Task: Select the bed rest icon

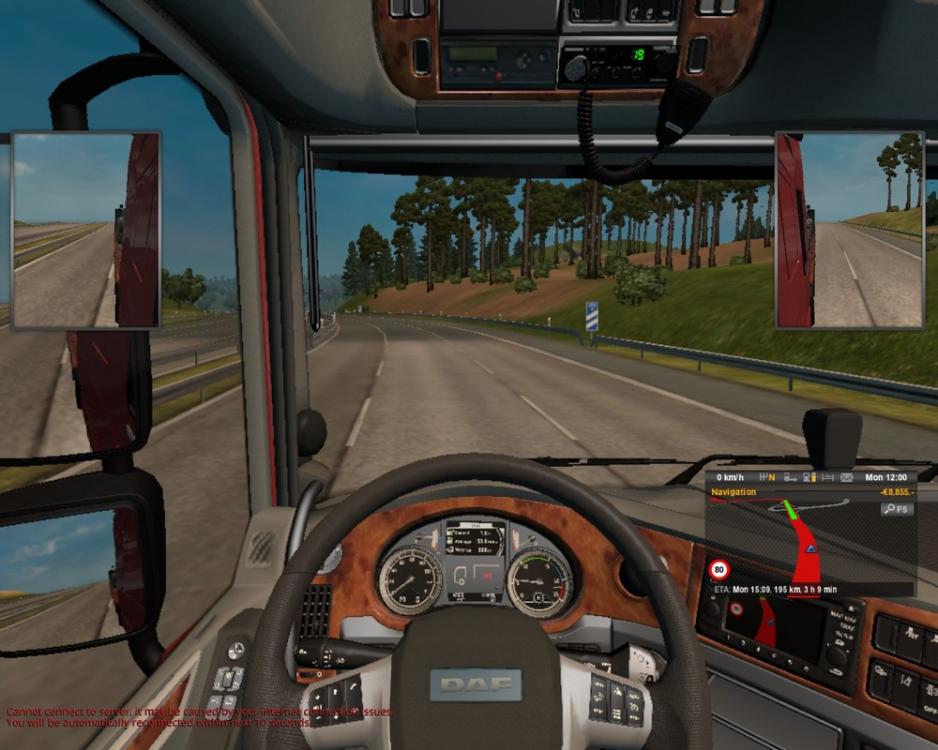Action: tap(828, 477)
